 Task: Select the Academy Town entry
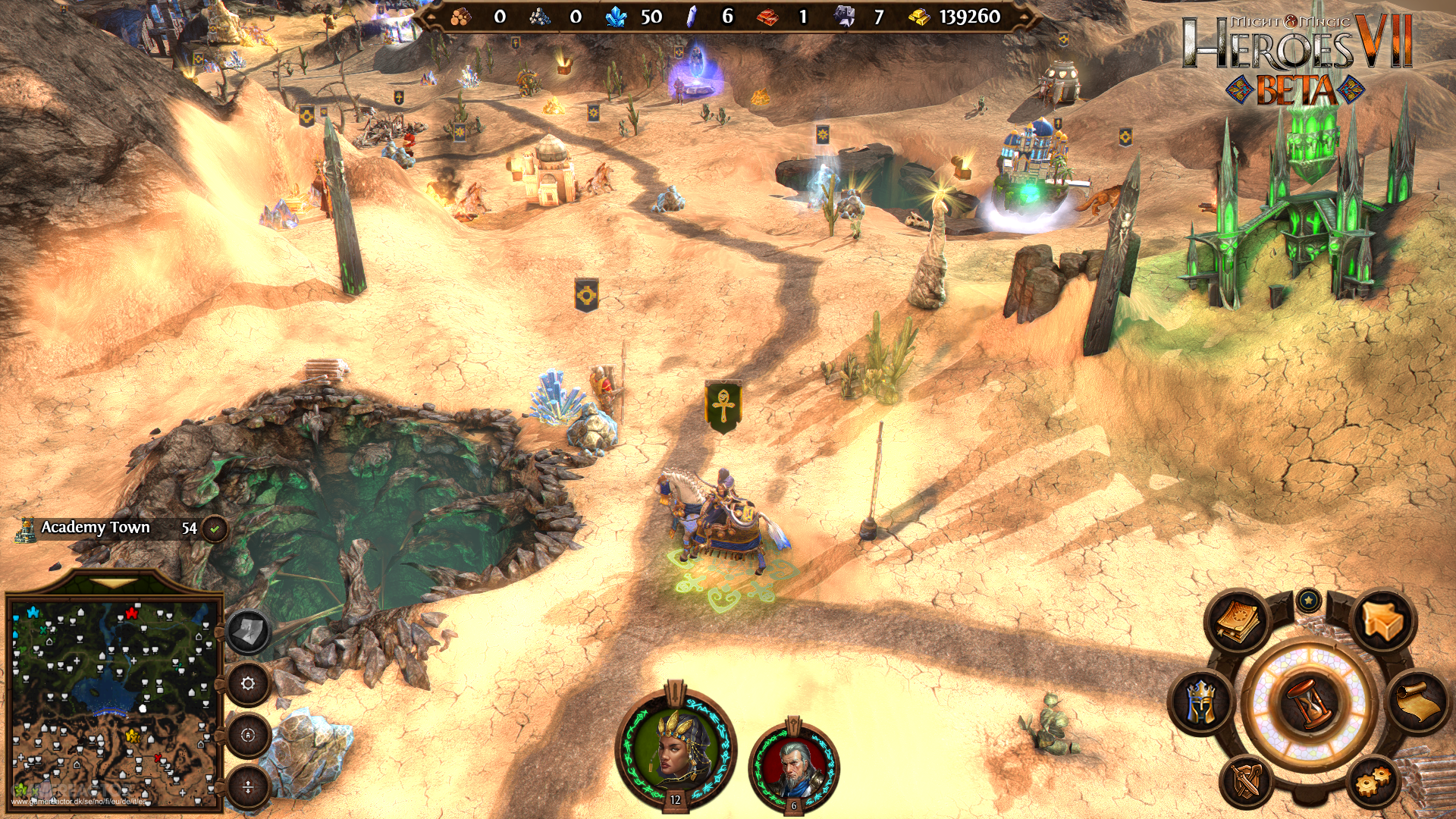point(96,528)
